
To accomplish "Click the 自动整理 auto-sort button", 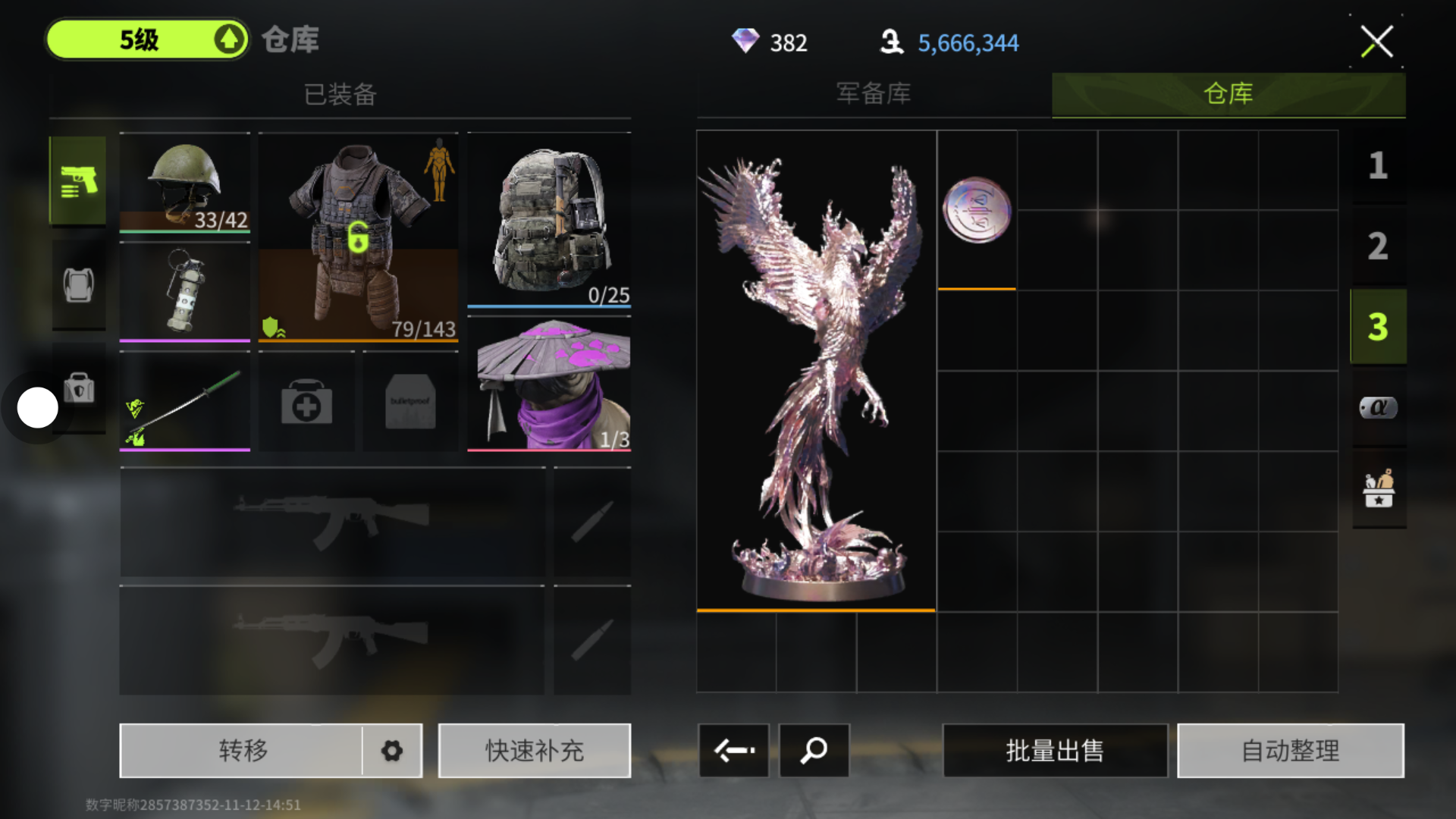I will point(1290,751).
